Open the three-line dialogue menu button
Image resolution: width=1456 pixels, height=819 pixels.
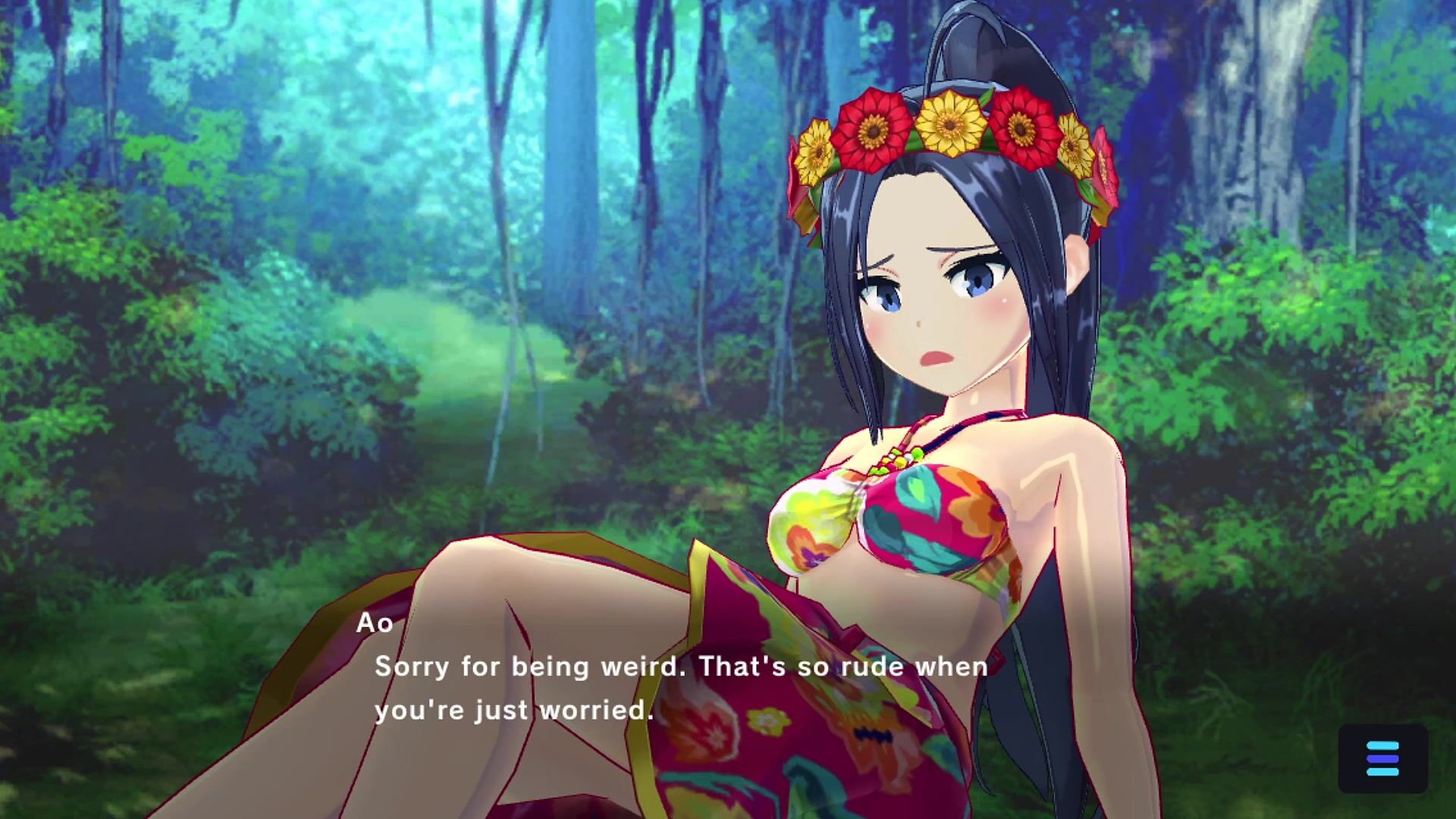pos(1382,758)
